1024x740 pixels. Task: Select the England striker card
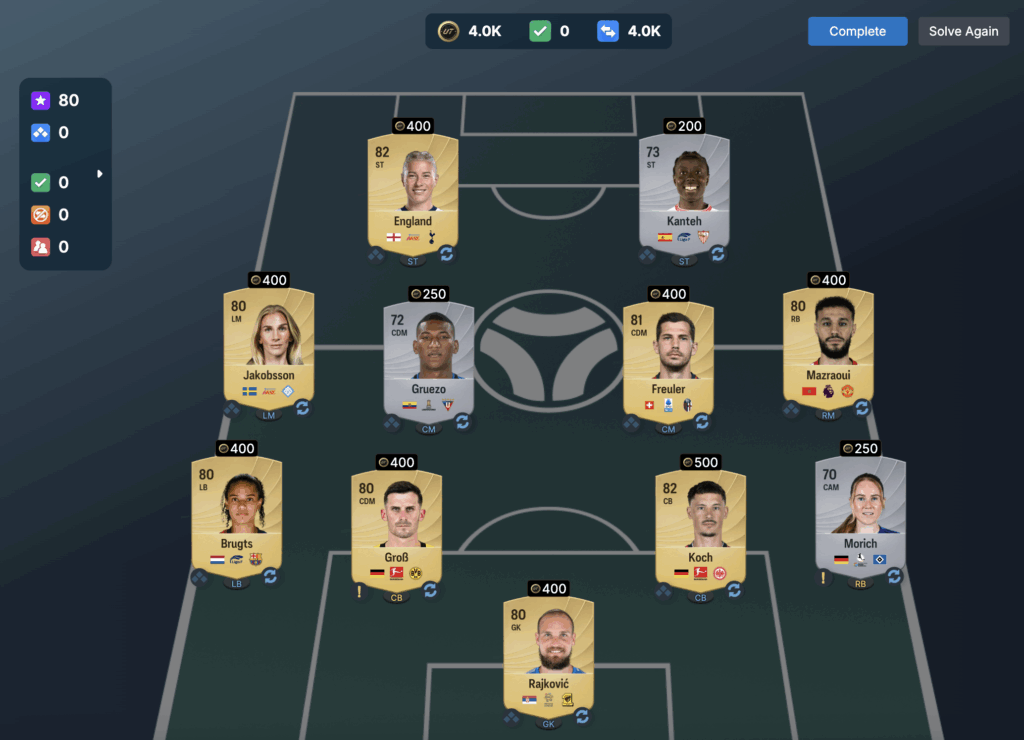click(413, 190)
